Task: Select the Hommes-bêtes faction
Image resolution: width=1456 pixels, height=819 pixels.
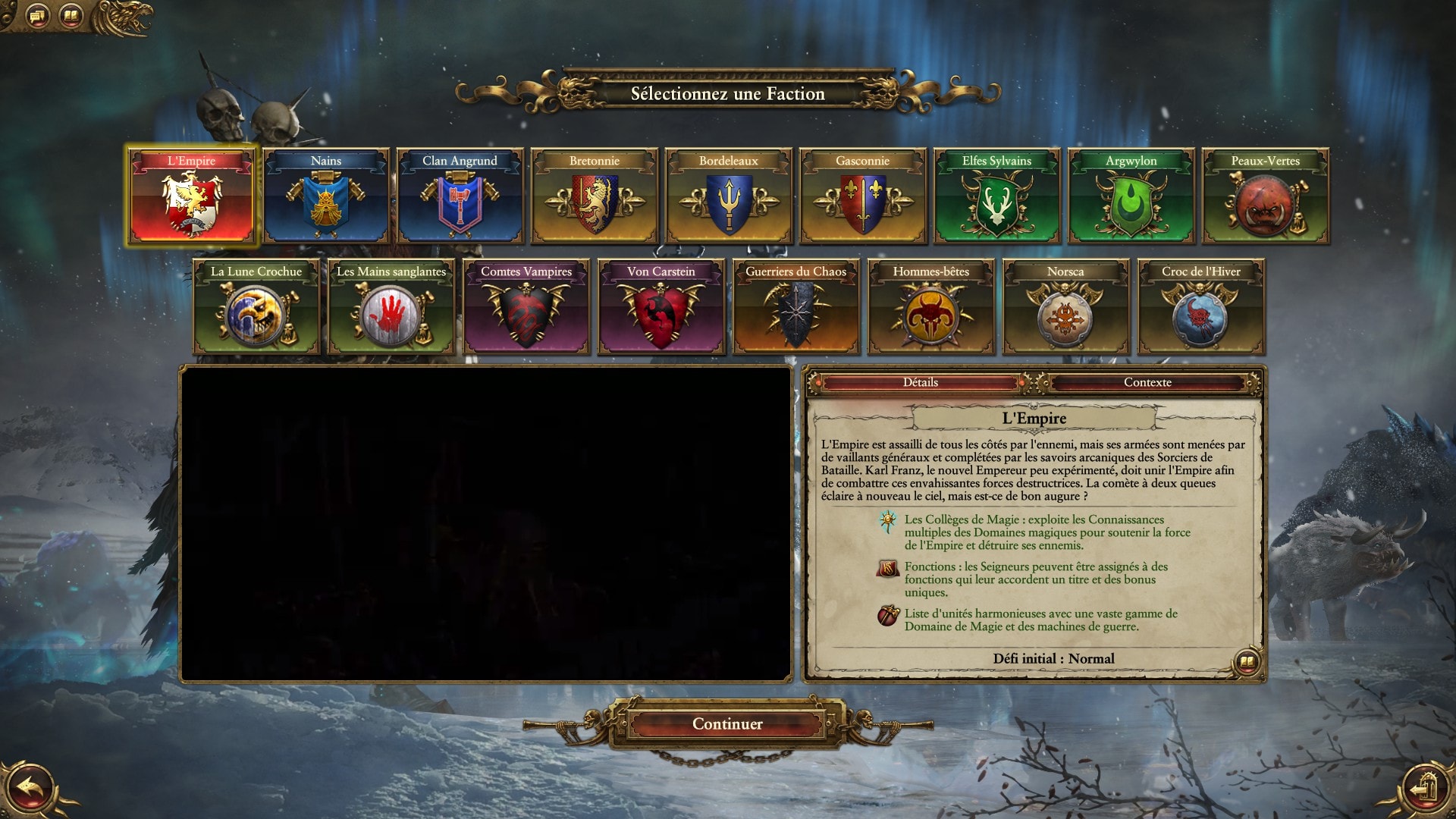Action: (x=931, y=308)
